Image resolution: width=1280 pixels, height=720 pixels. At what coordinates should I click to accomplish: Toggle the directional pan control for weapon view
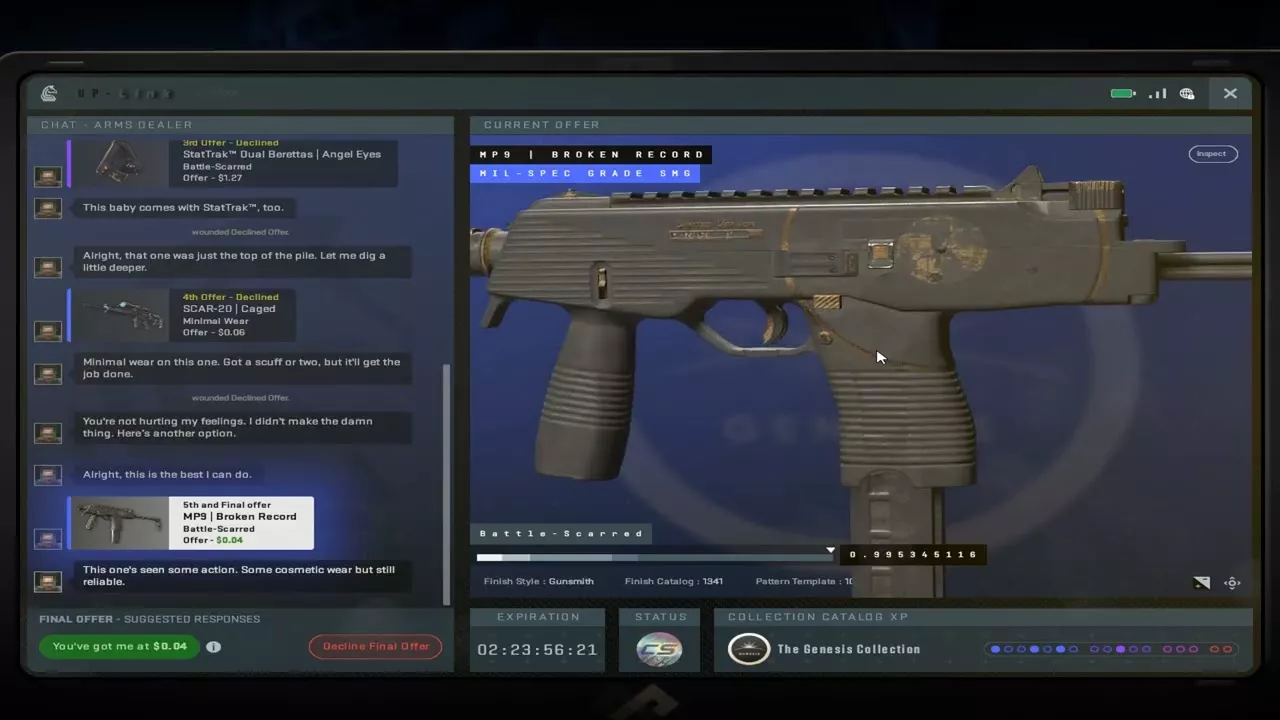pos(1232,582)
